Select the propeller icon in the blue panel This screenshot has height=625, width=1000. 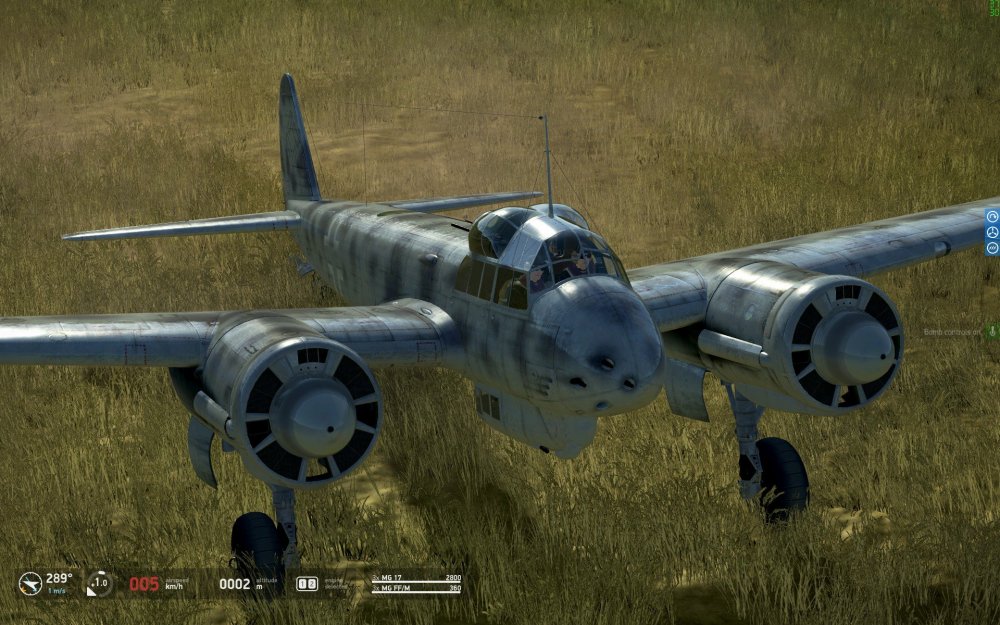pyautogui.click(x=992, y=232)
